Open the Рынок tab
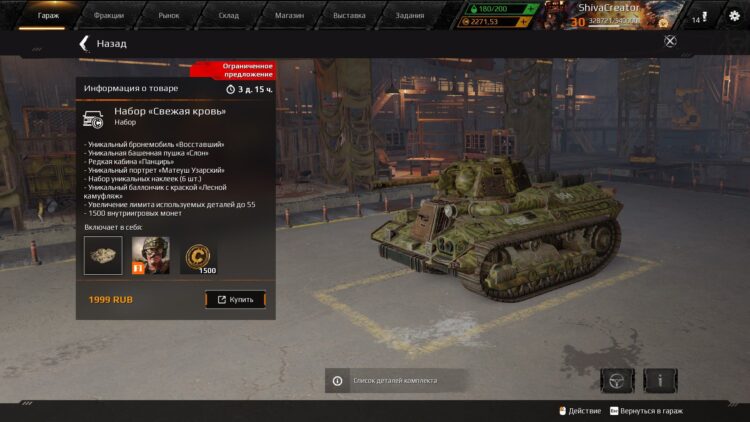This screenshot has width=750, height=422. point(169,15)
